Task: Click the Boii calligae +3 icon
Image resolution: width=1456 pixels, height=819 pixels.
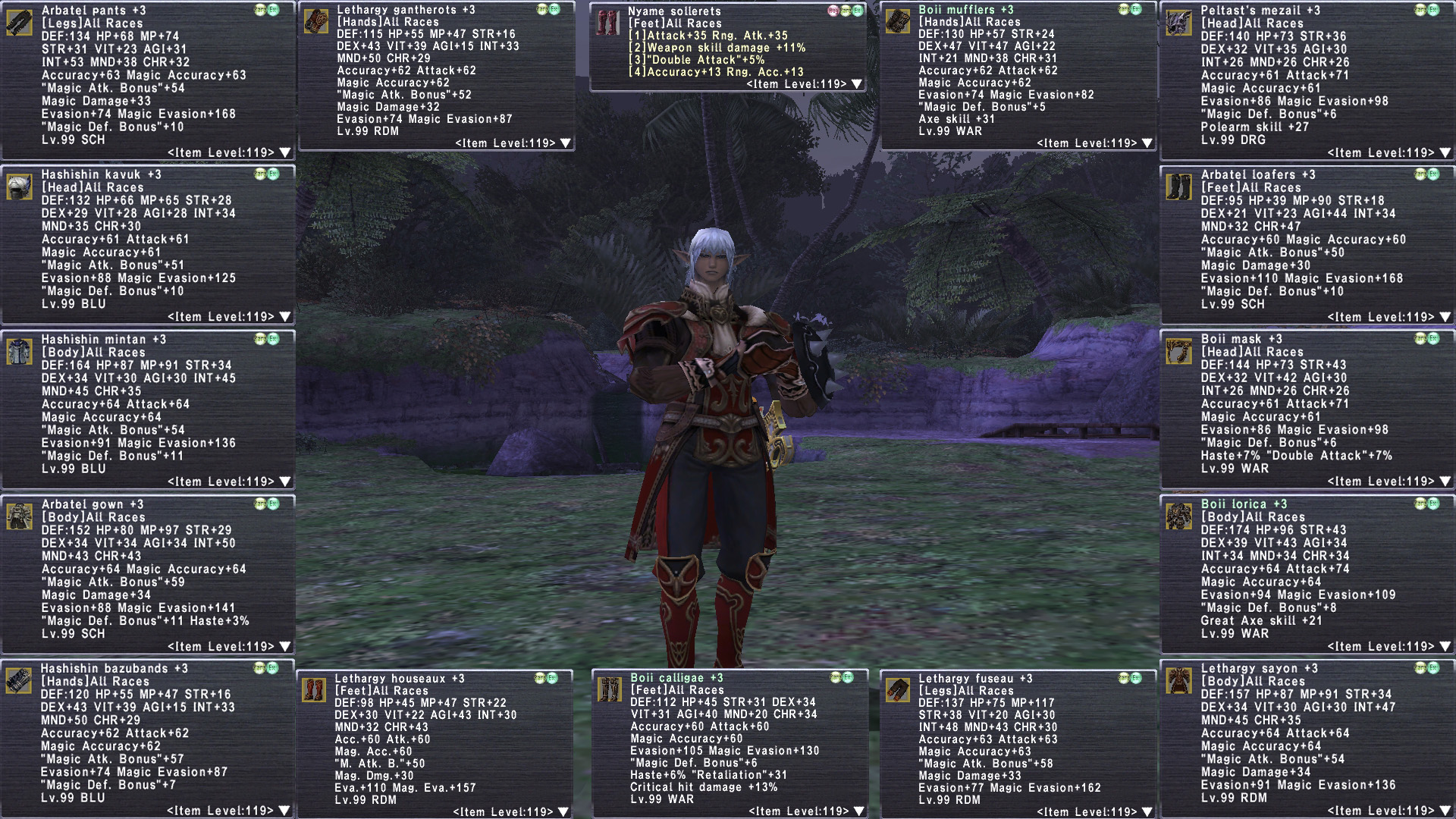Action: click(609, 689)
